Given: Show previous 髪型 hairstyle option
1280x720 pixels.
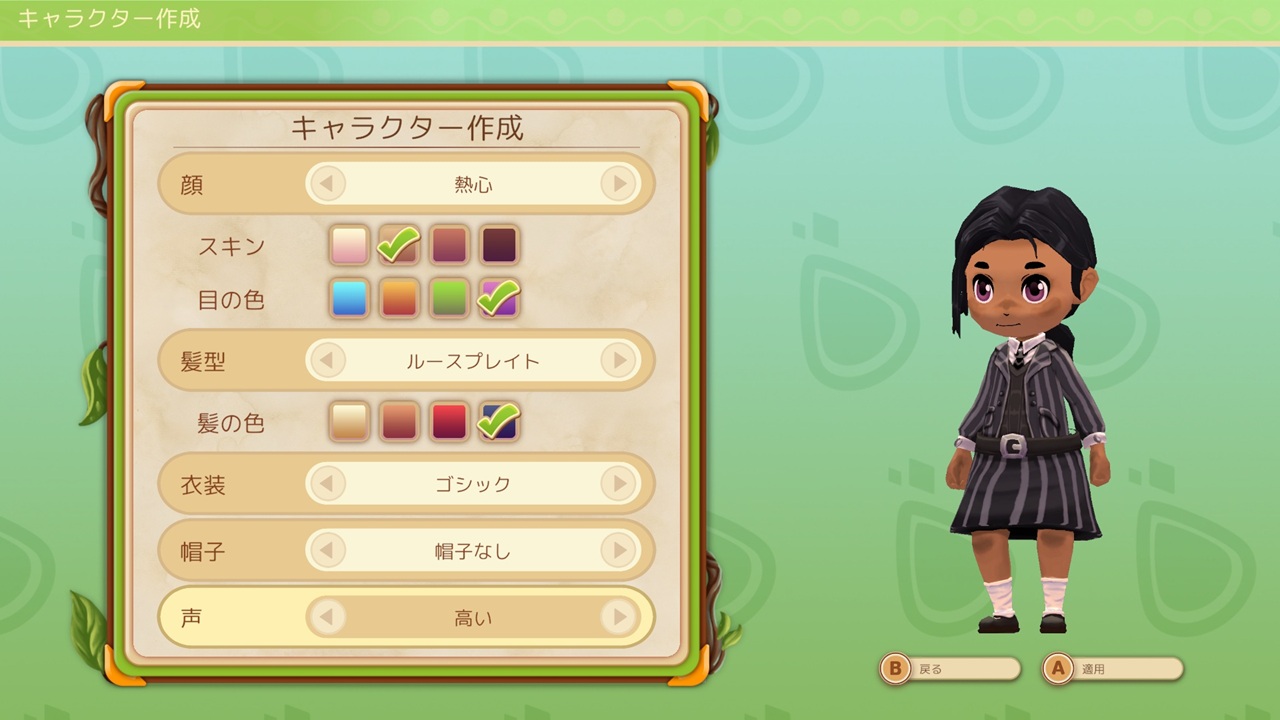Looking at the screenshot, I should pos(327,361).
